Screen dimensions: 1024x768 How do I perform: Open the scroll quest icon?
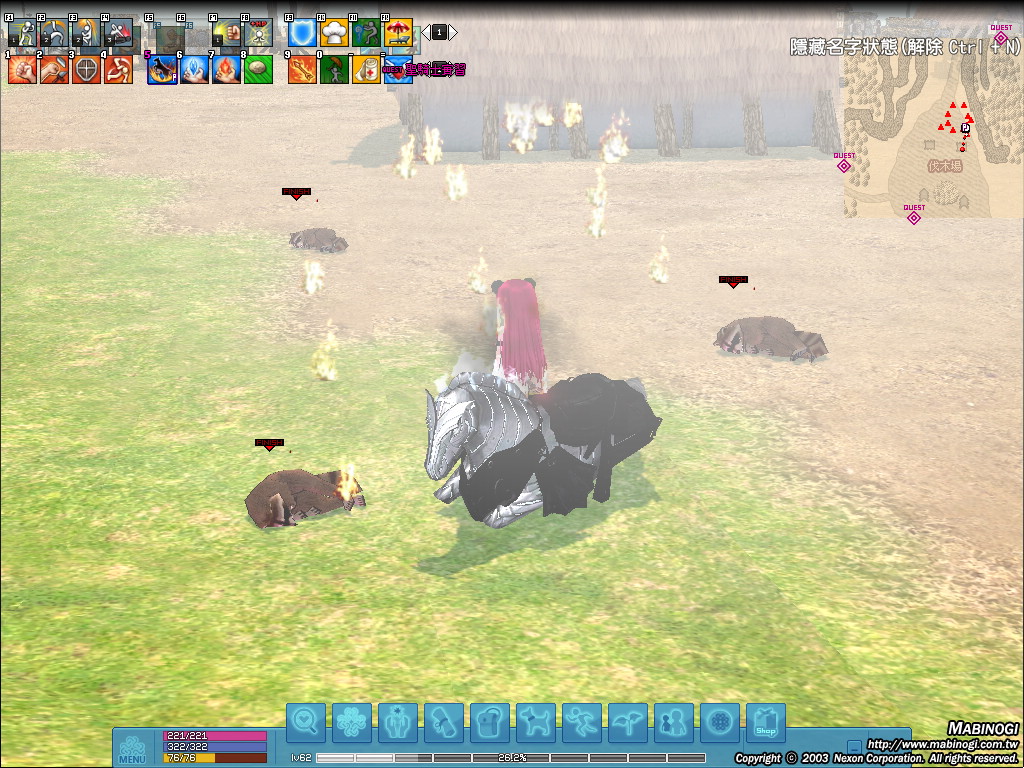click(x=444, y=722)
